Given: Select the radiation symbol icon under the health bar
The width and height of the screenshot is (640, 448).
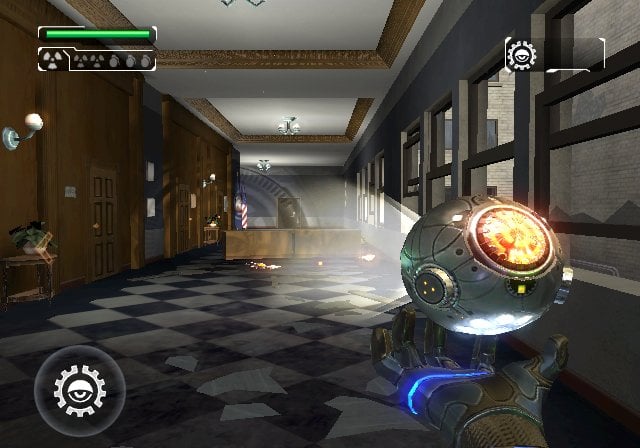Looking at the screenshot, I should click(x=53, y=60).
